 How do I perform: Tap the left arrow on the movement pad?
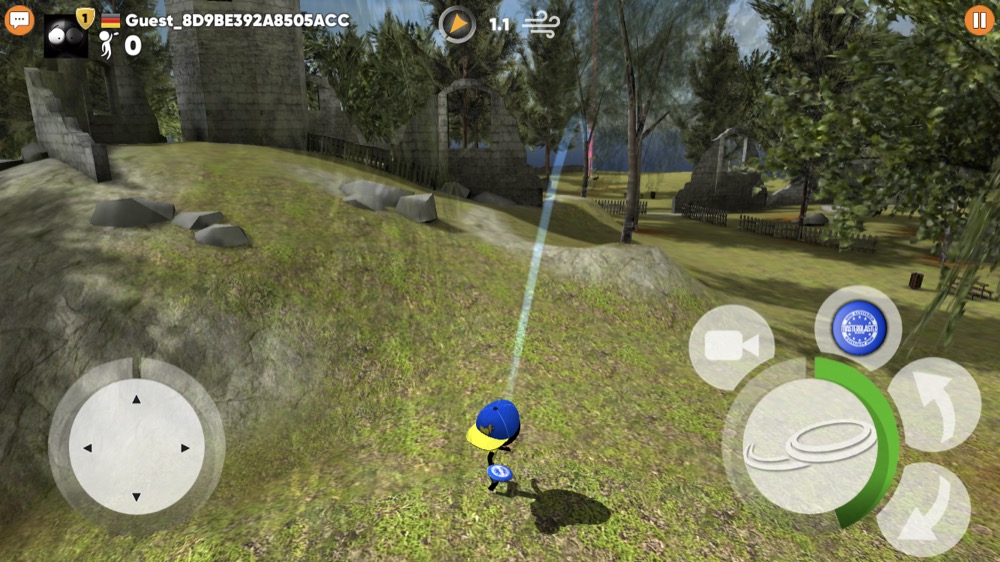click(88, 448)
